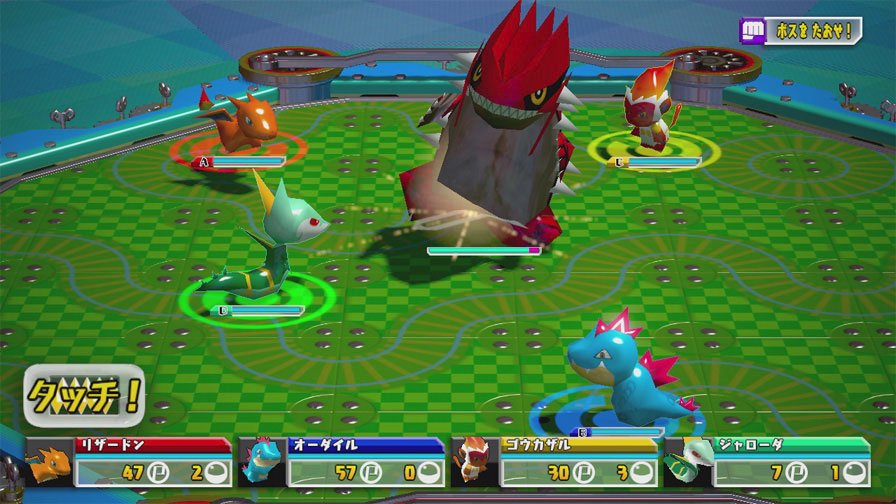The width and height of the screenshot is (896, 504).
Task: Choose the ジャローダ player panel
Action: [768, 461]
